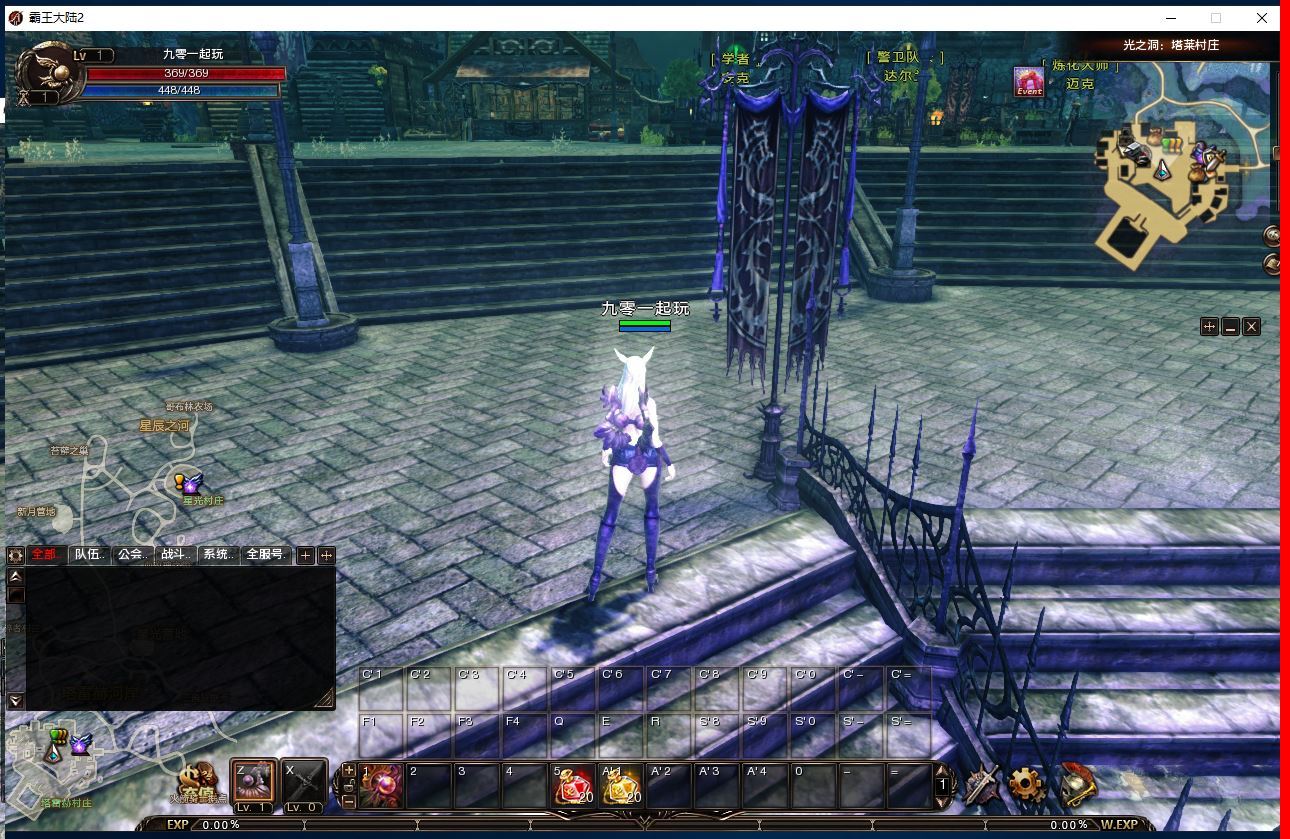Select the Z weapon slot Lv. 1
1290x839 pixels.
(253, 783)
